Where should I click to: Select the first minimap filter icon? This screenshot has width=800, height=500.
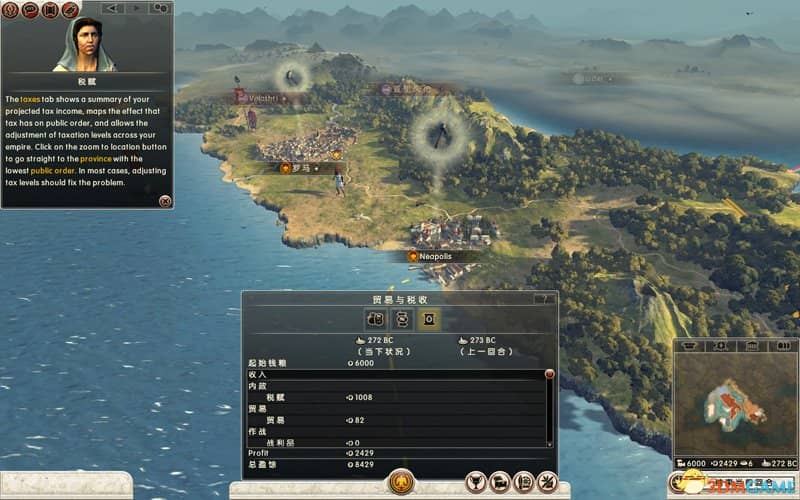pos(688,345)
